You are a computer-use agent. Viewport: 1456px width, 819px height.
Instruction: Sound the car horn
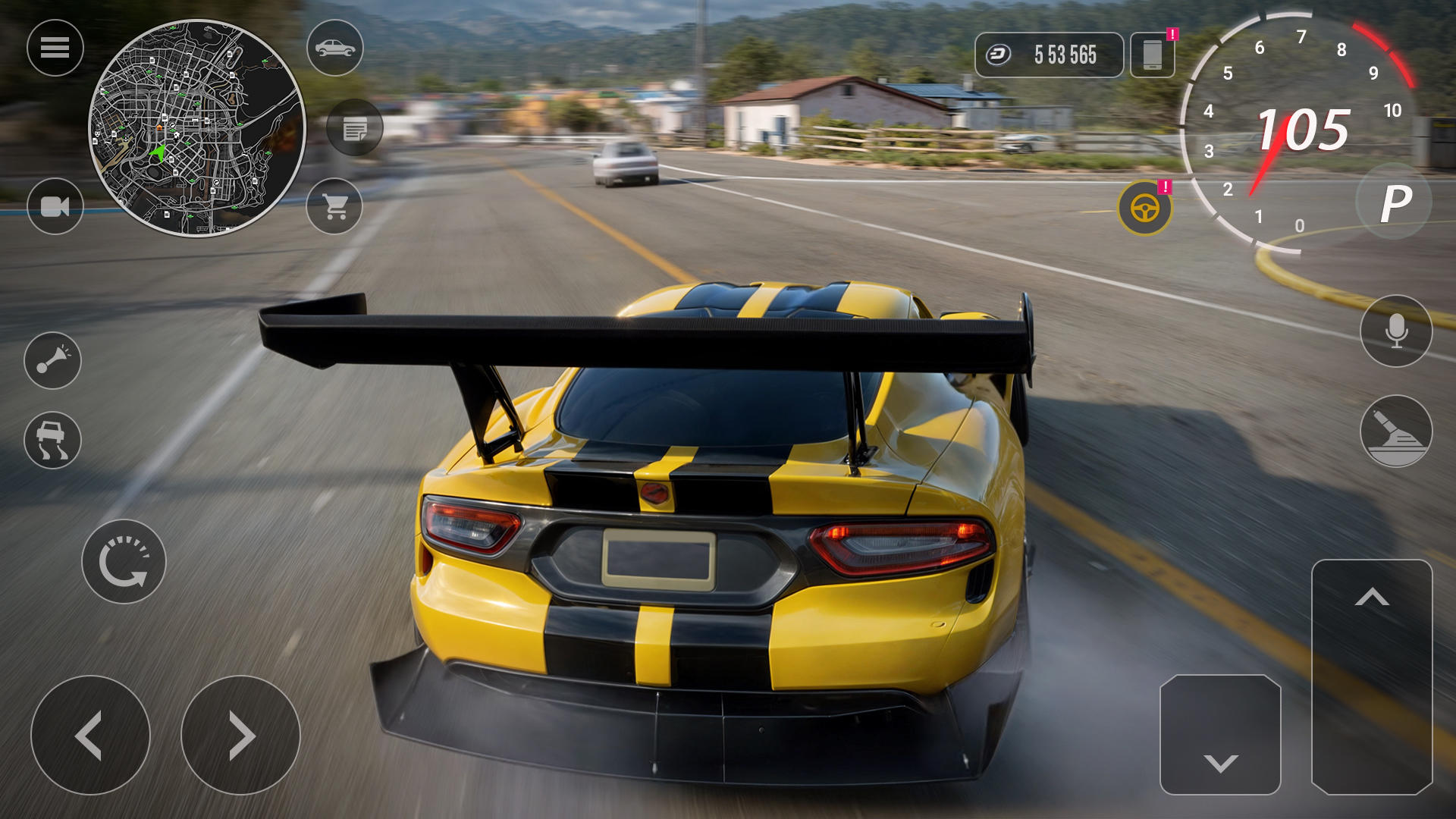click(x=52, y=360)
